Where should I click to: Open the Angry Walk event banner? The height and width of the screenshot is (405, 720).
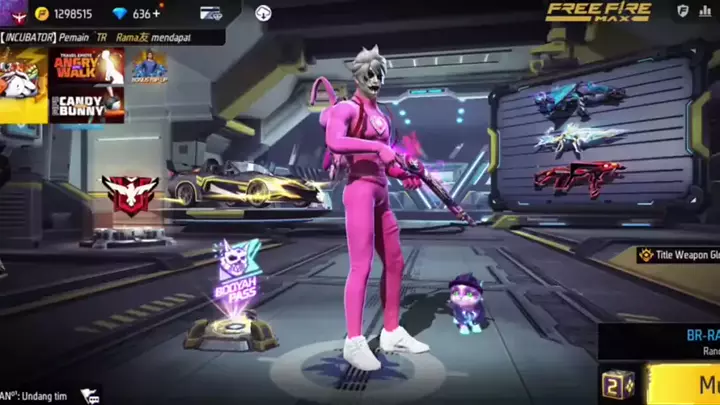coord(88,66)
